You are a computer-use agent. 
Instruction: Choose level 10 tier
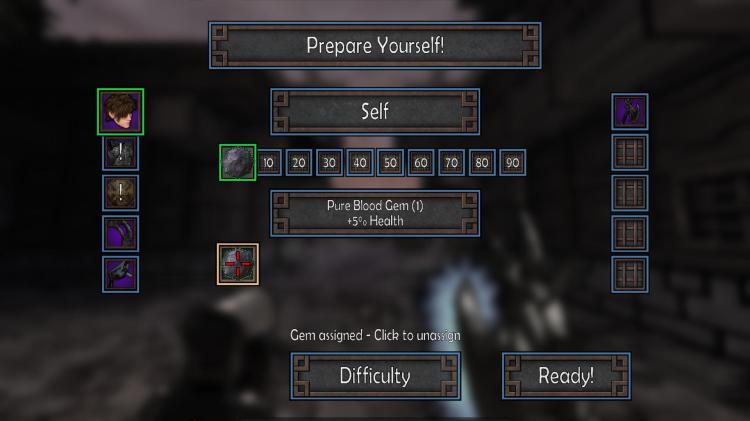click(x=268, y=163)
